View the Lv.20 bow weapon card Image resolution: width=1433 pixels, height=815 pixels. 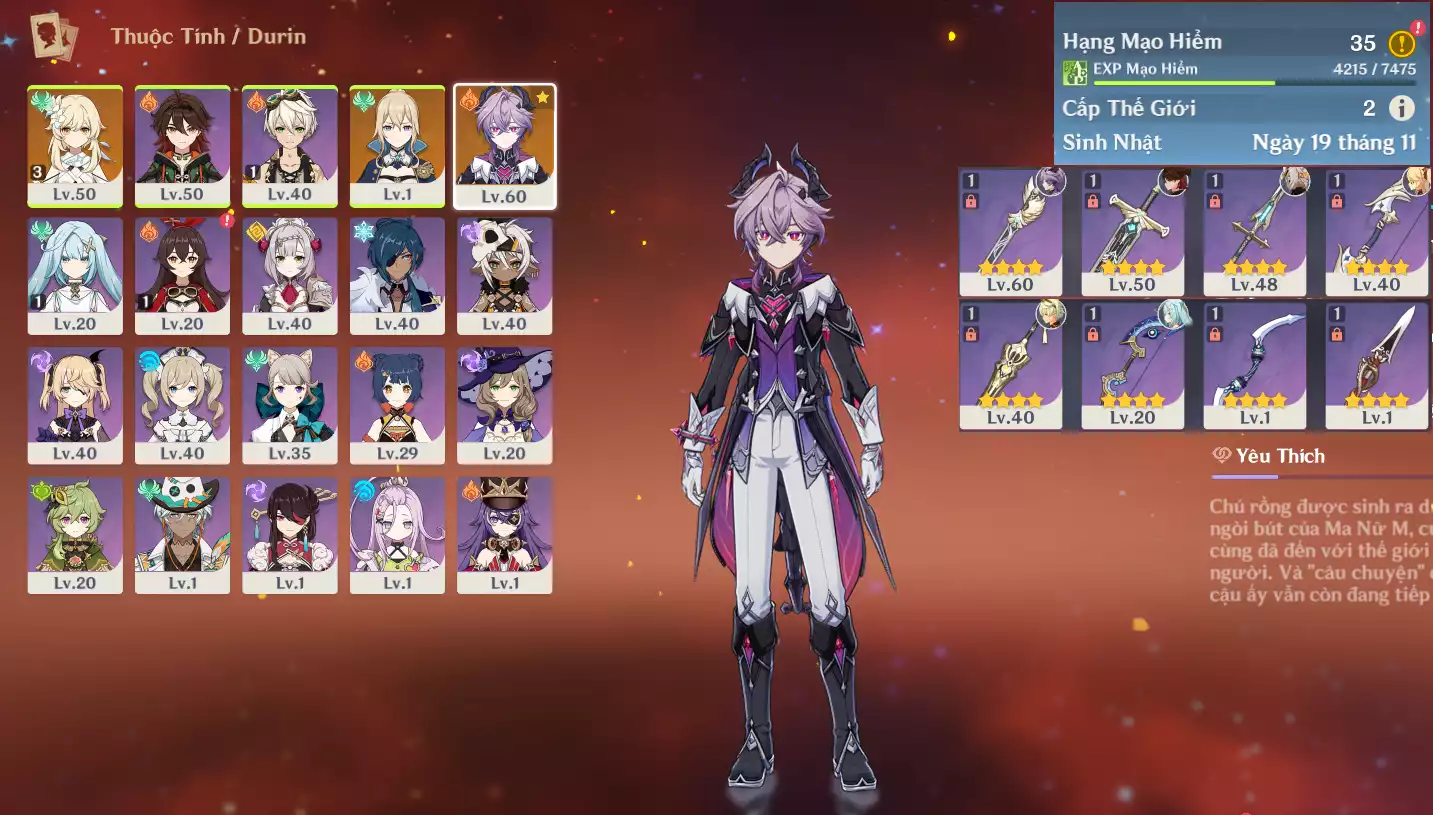coord(1132,365)
